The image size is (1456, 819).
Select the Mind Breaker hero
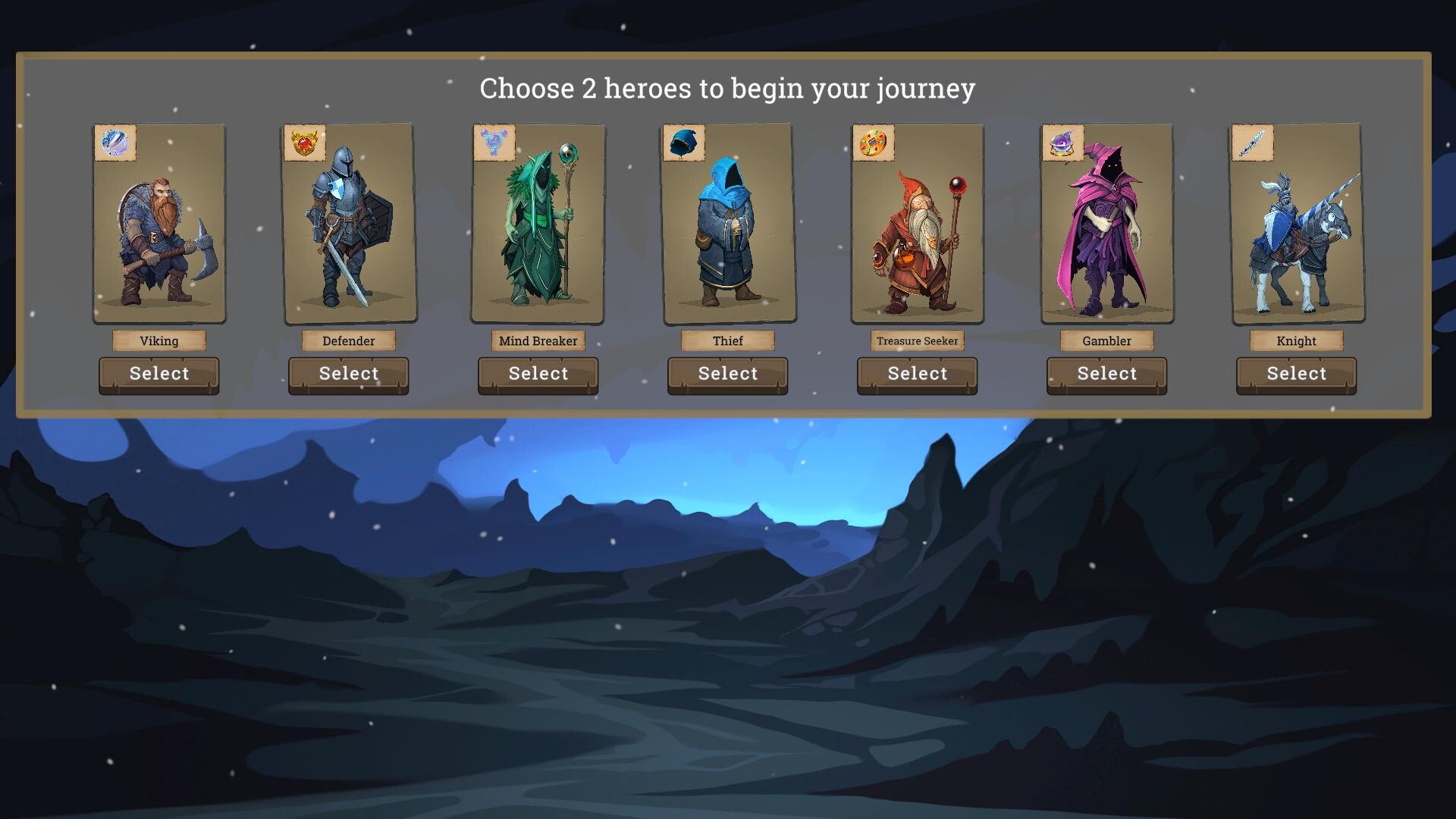pos(538,374)
